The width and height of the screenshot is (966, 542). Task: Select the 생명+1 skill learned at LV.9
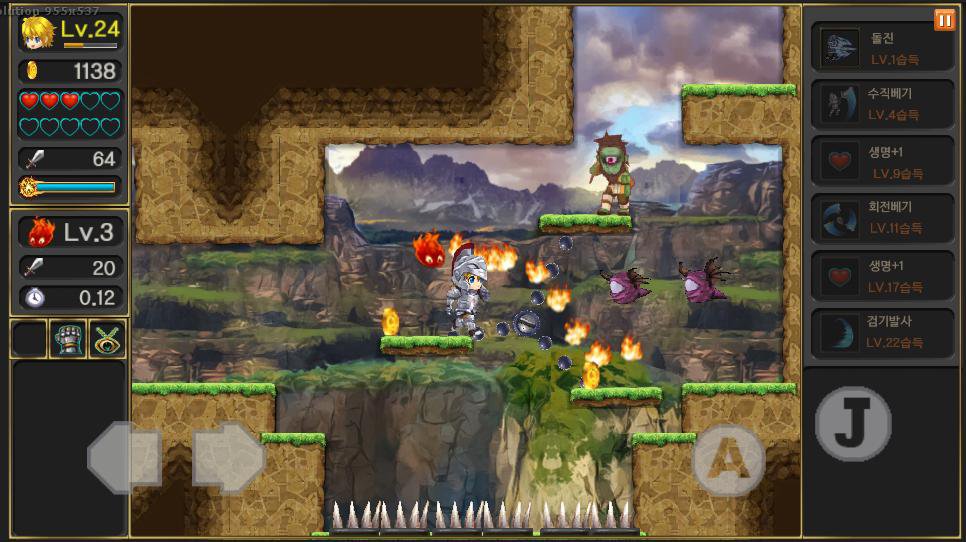[x=881, y=162]
